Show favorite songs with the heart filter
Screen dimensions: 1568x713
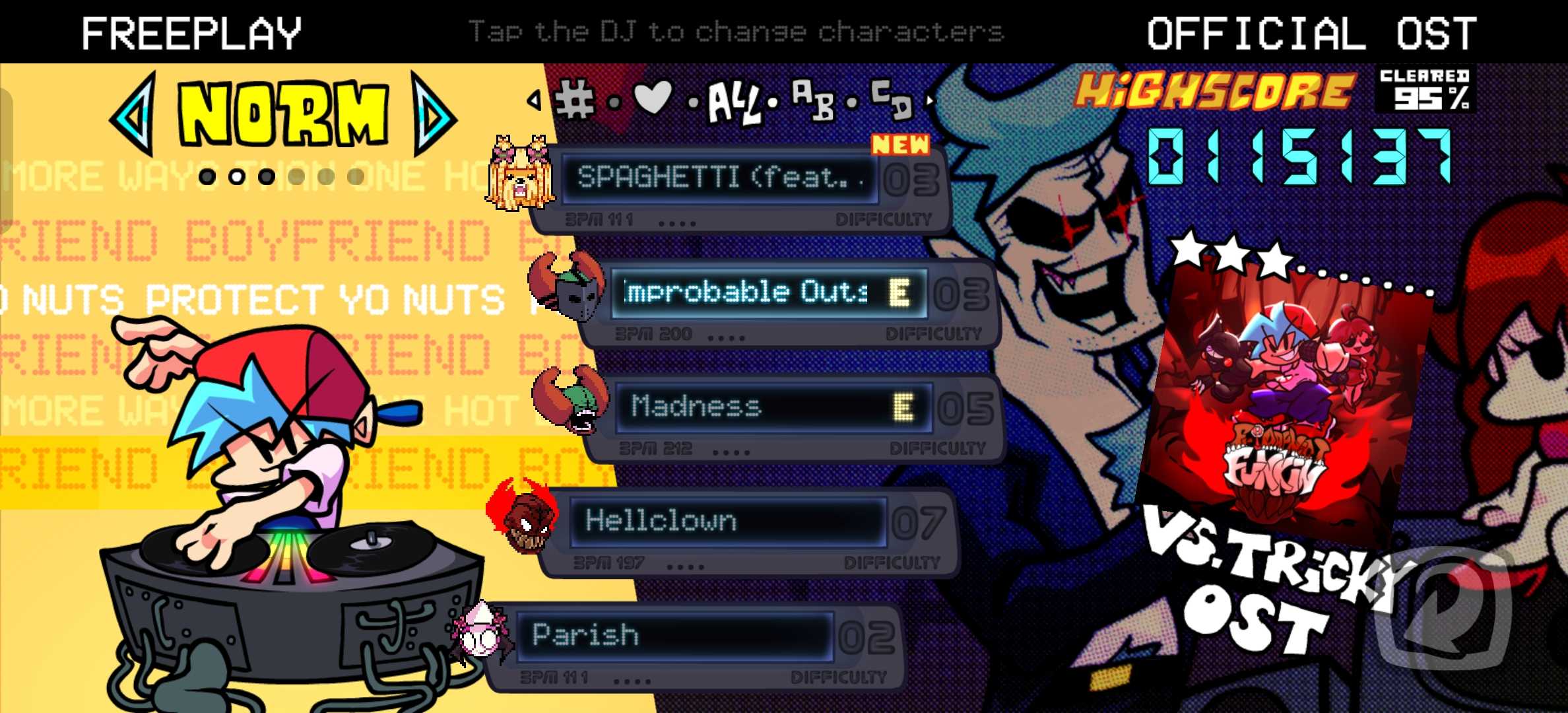652,99
